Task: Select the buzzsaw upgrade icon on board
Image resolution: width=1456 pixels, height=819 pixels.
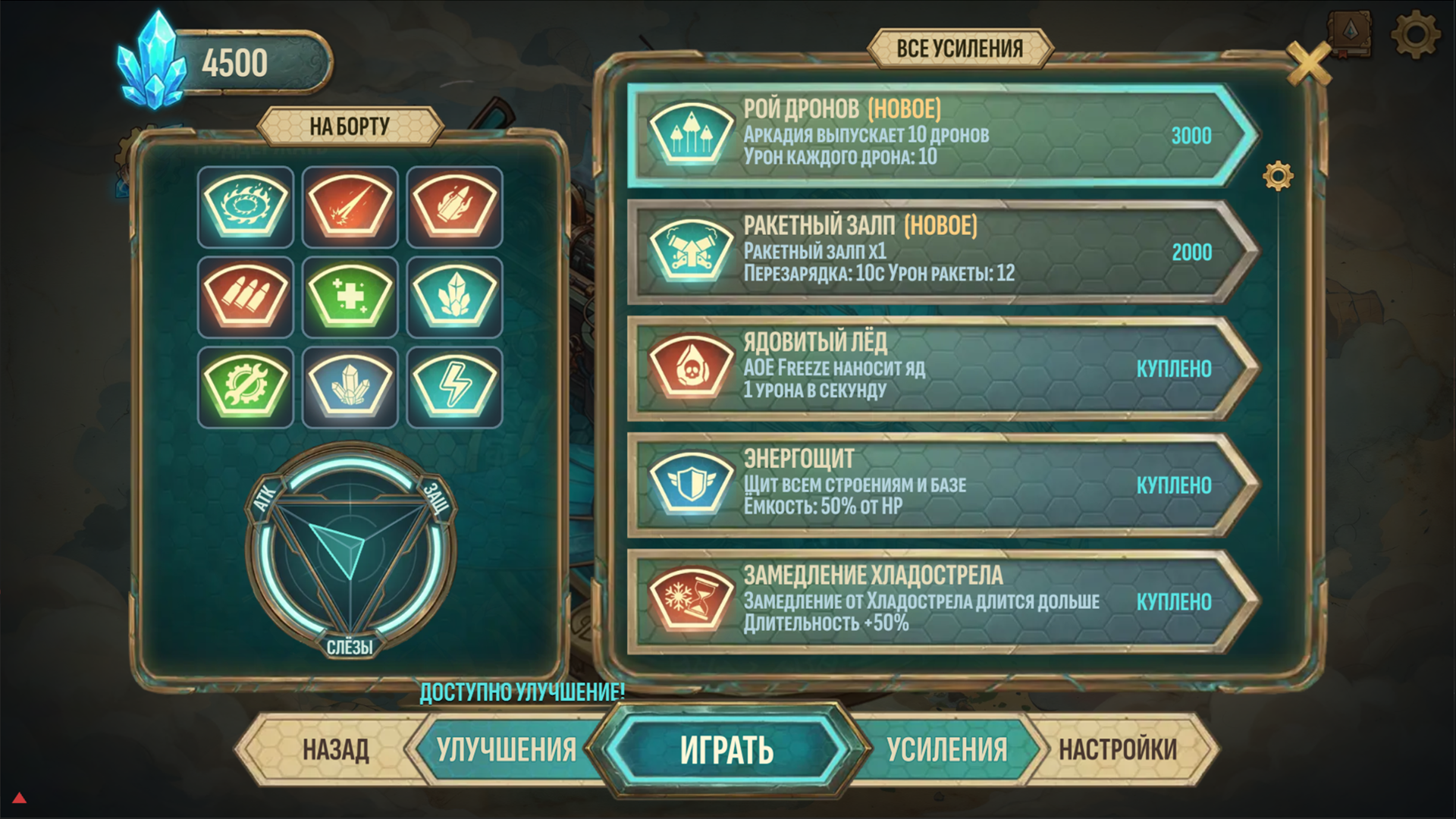Action: [x=244, y=207]
